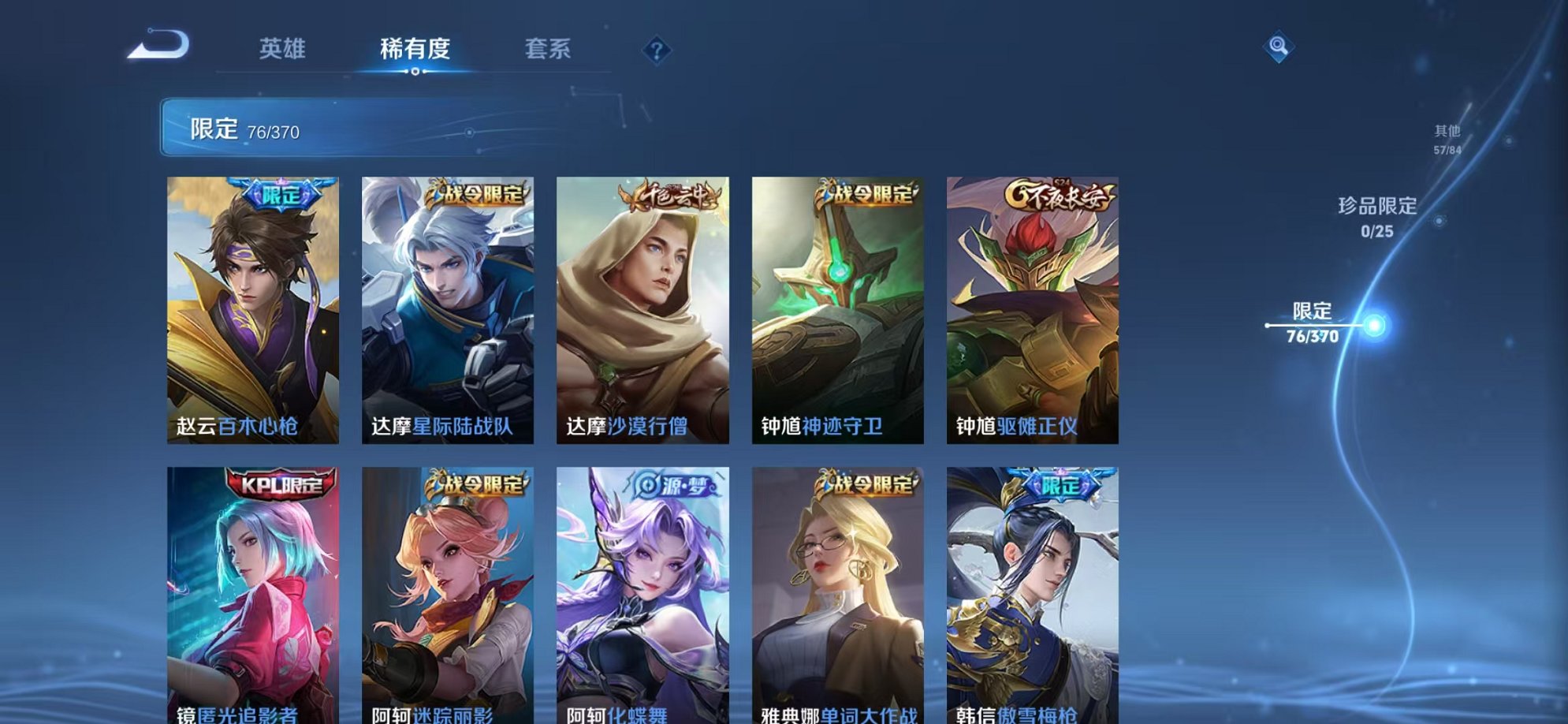Switch to the 套系 tab
Viewport: 1568px width, 724px height.
point(548,49)
